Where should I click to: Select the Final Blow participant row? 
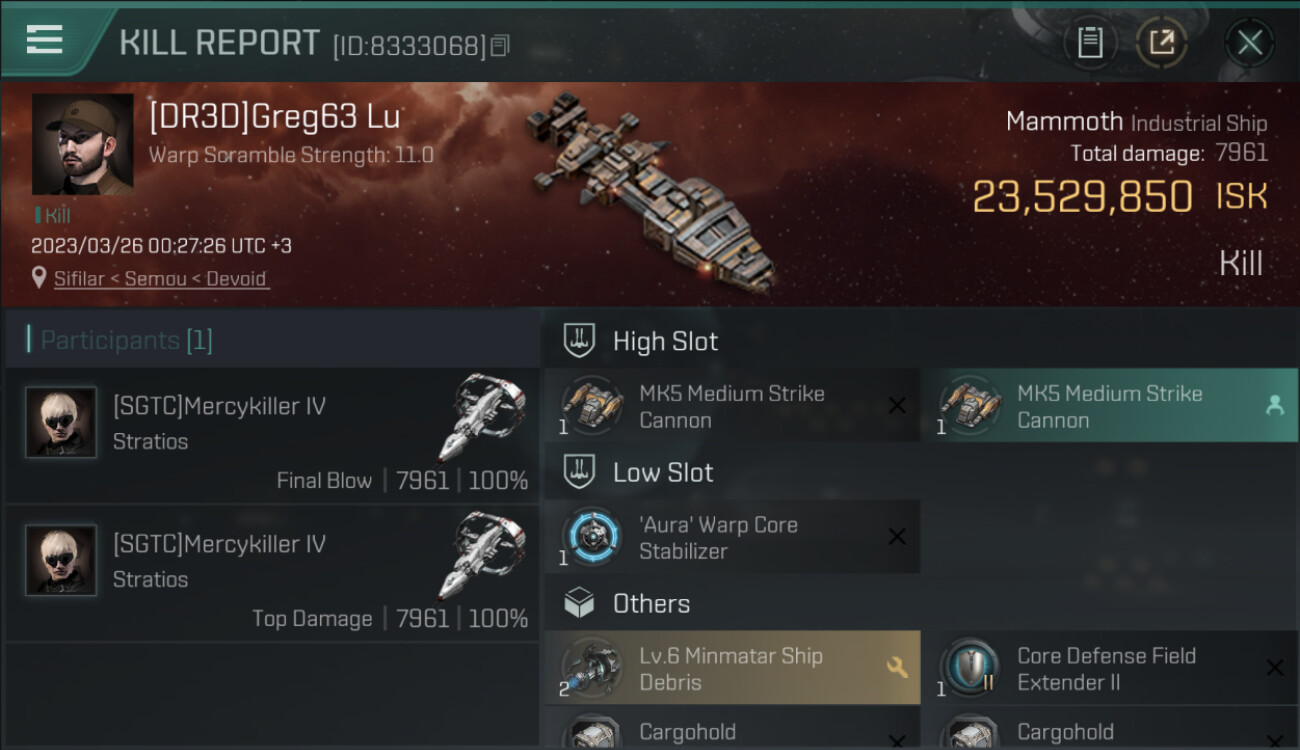[272, 436]
